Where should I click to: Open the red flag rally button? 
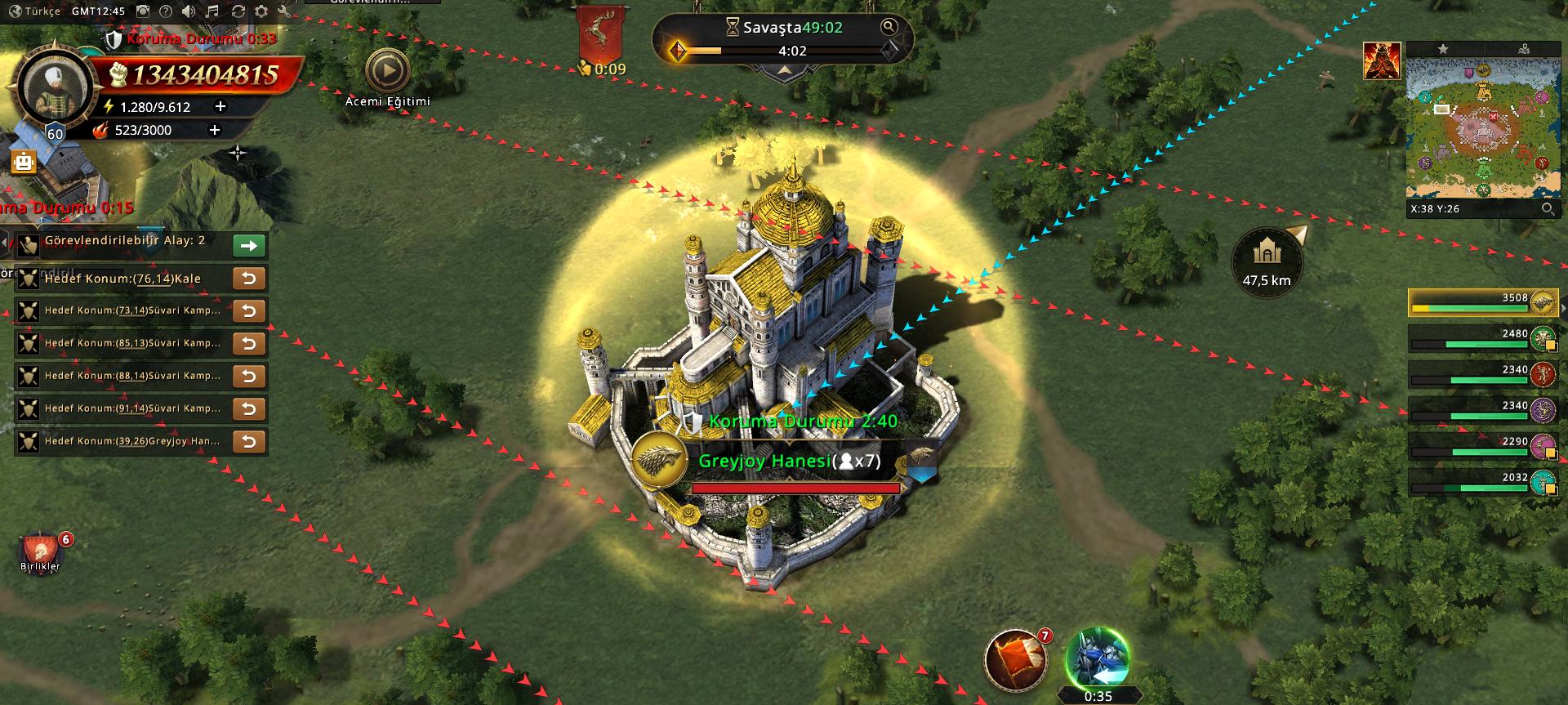[x=1014, y=658]
